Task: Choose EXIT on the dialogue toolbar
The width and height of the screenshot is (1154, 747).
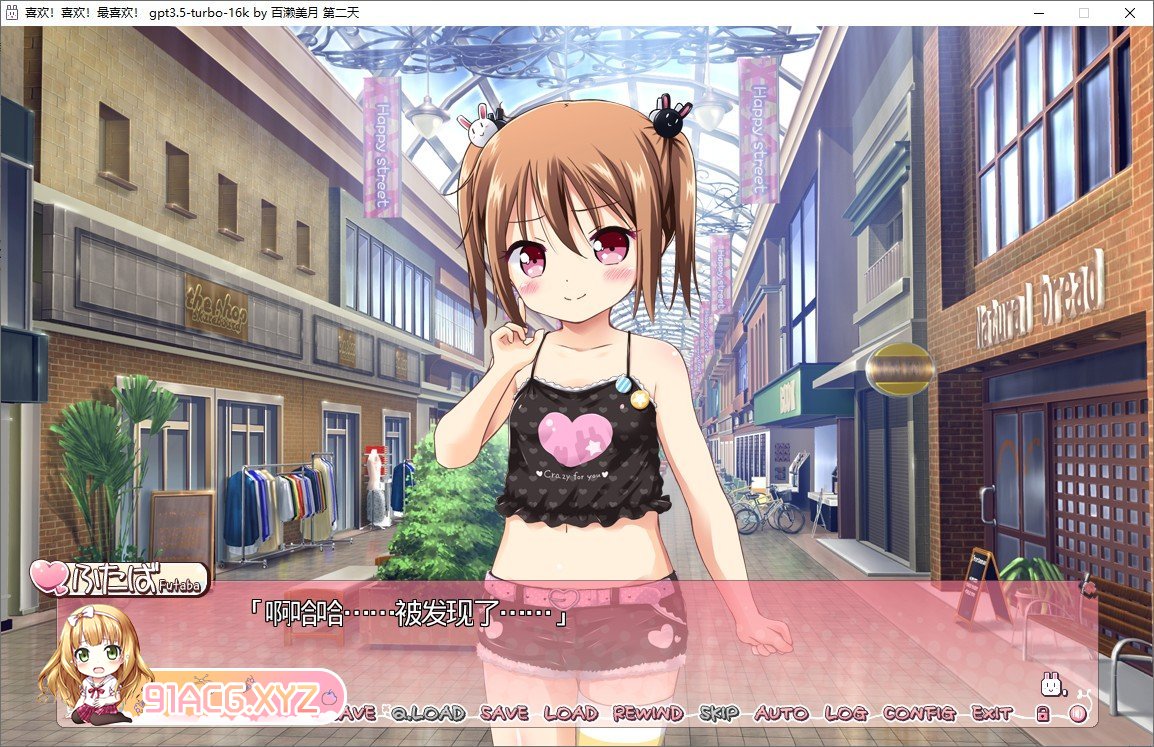Action: pyautogui.click(x=992, y=714)
